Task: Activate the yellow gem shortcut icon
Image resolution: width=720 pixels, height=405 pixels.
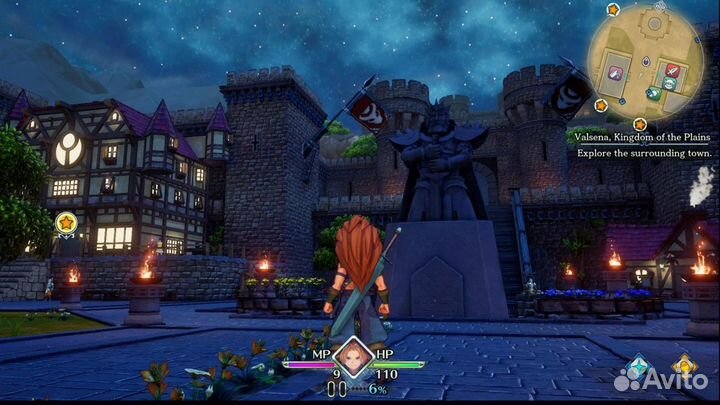Action: point(684,365)
